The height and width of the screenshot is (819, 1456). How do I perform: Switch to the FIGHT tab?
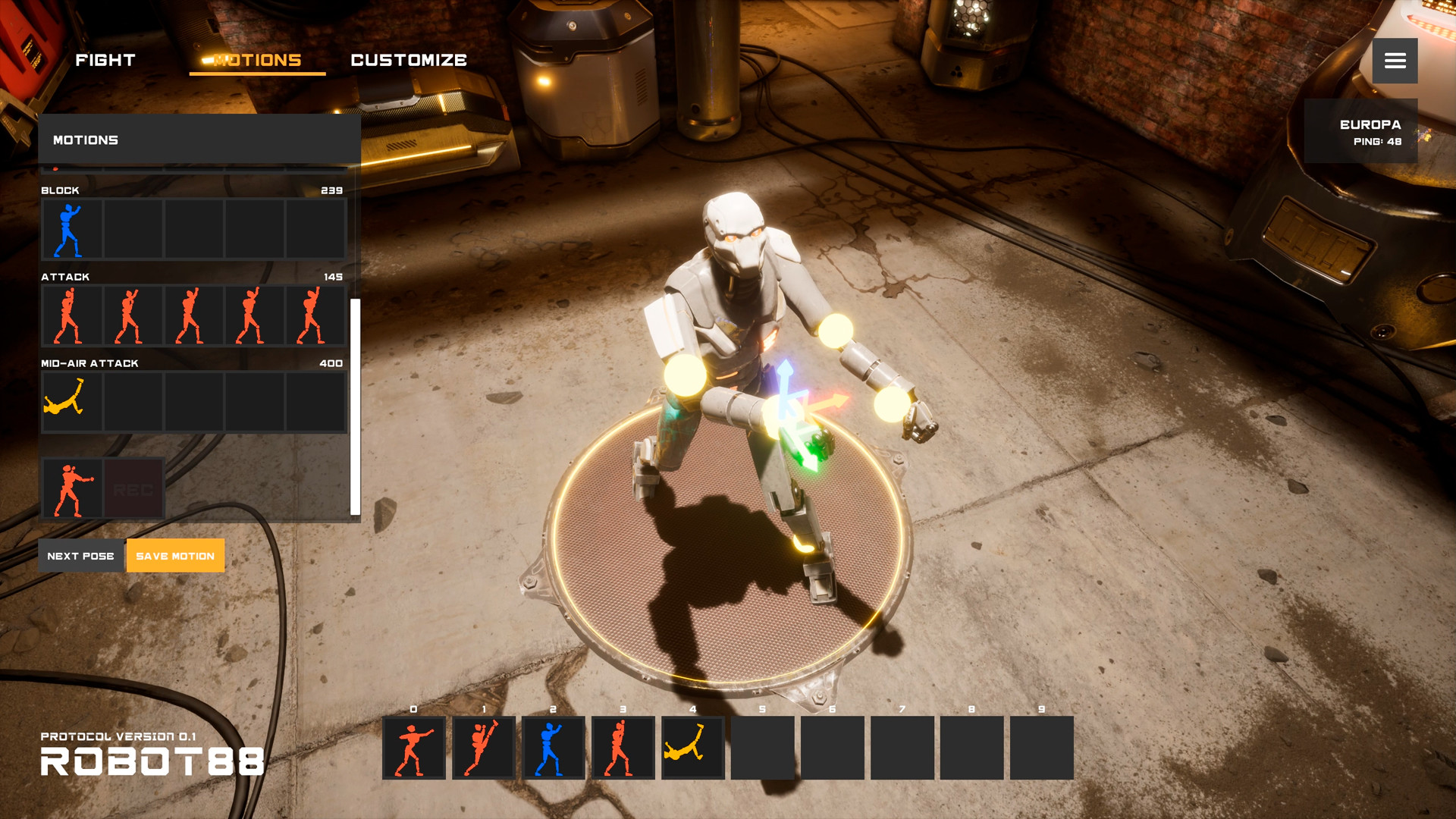105,60
